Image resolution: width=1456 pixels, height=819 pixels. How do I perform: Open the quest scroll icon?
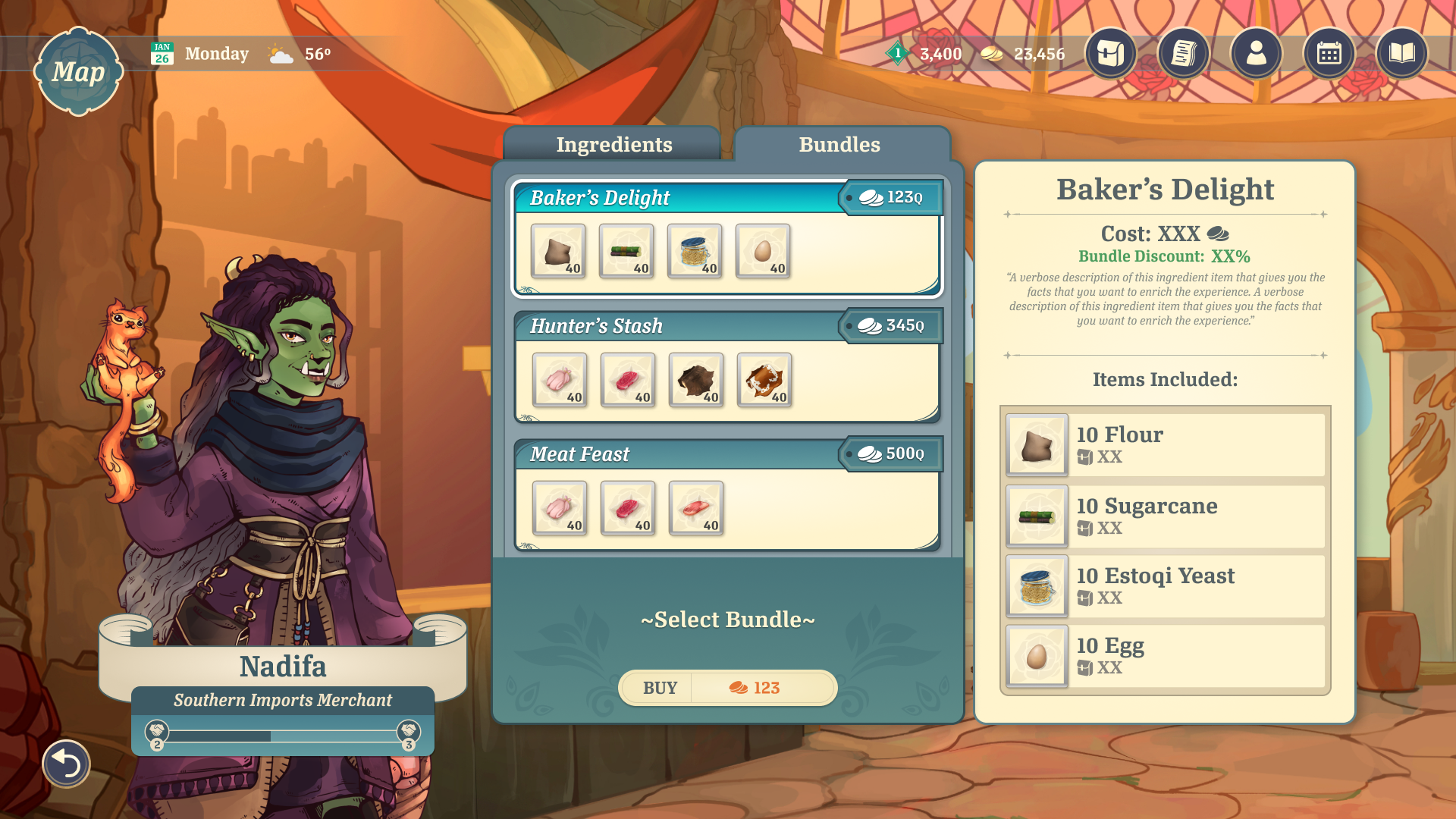click(1183, 53)
